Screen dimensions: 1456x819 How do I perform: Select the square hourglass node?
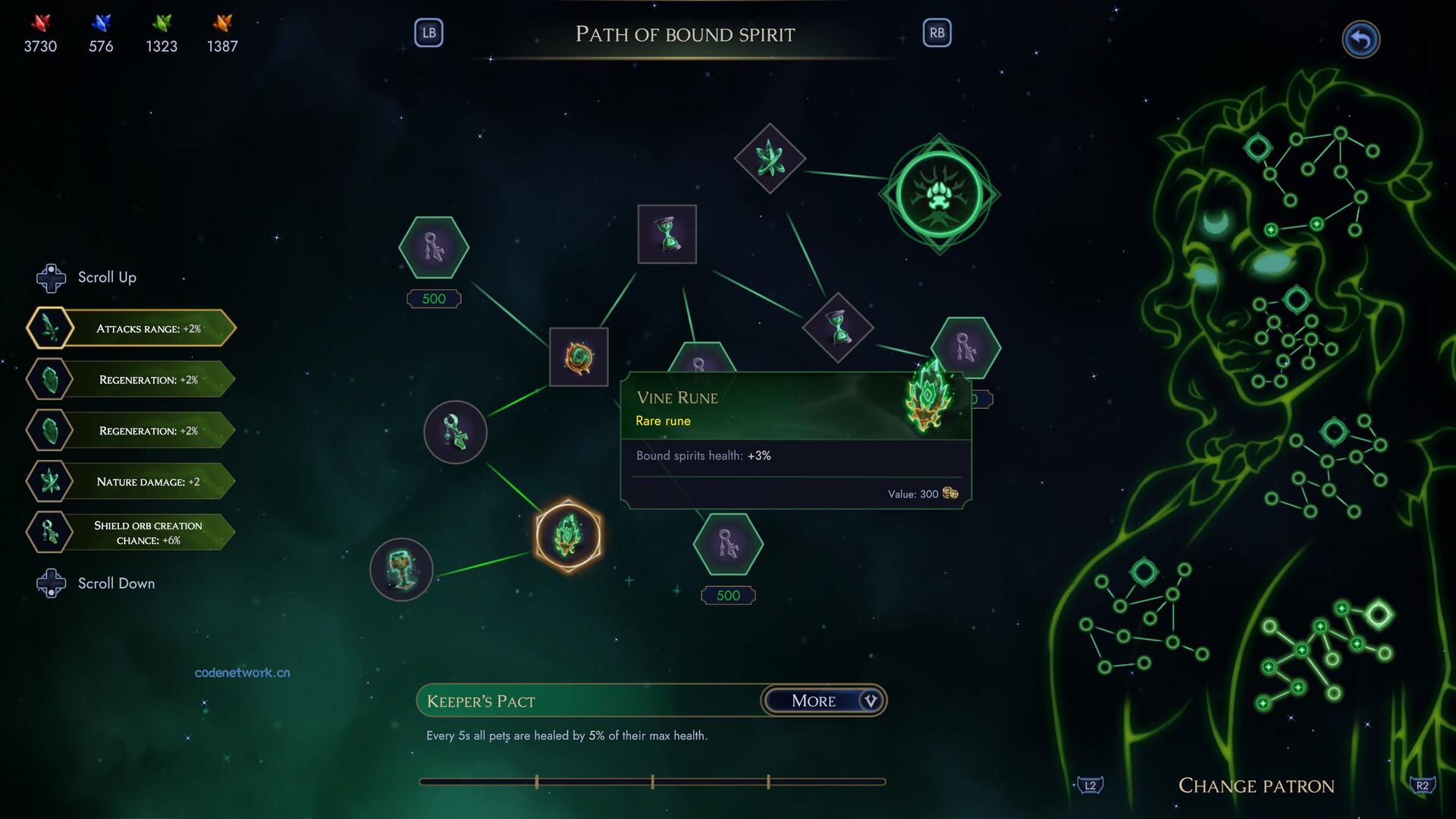click(667, 234)
